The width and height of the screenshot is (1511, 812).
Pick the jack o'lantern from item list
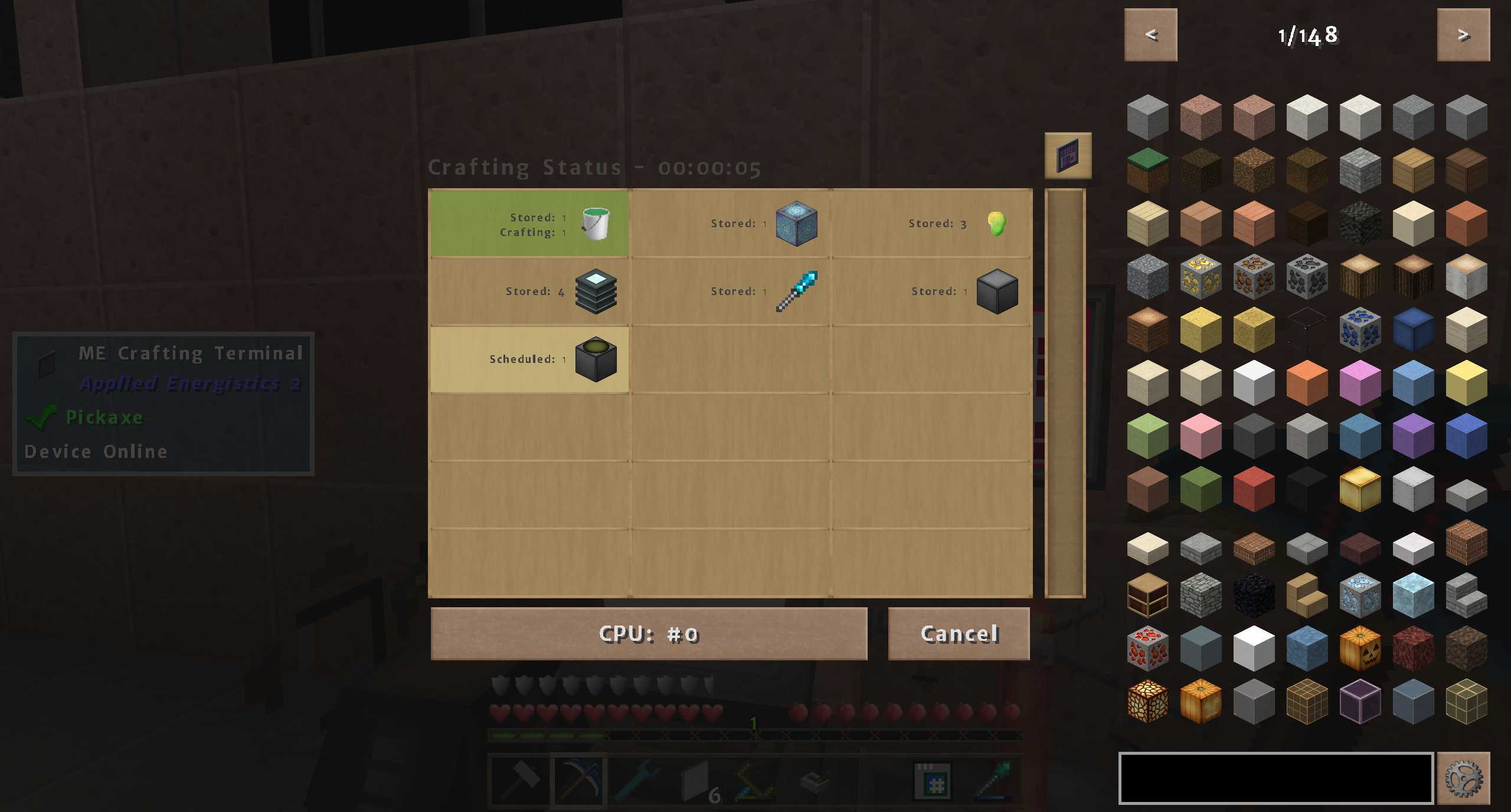1360,648
